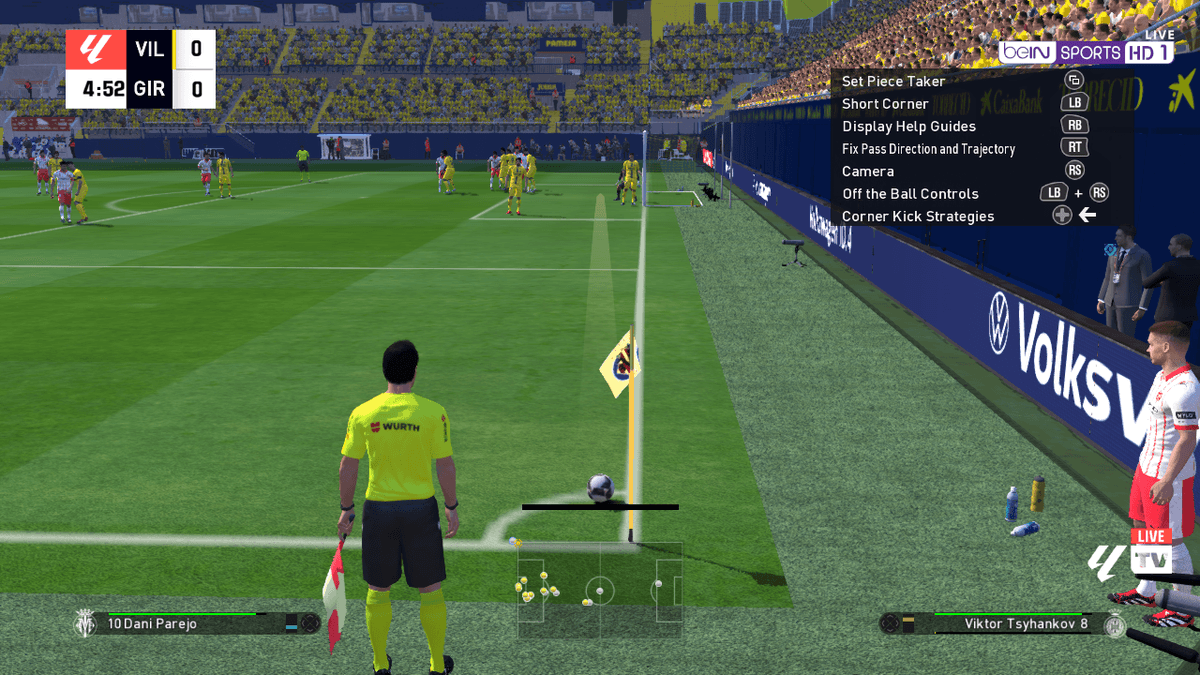This screenshot has width=1200, height=675.
Task: Click the pitch radar minimap
Action: [599, 590]
